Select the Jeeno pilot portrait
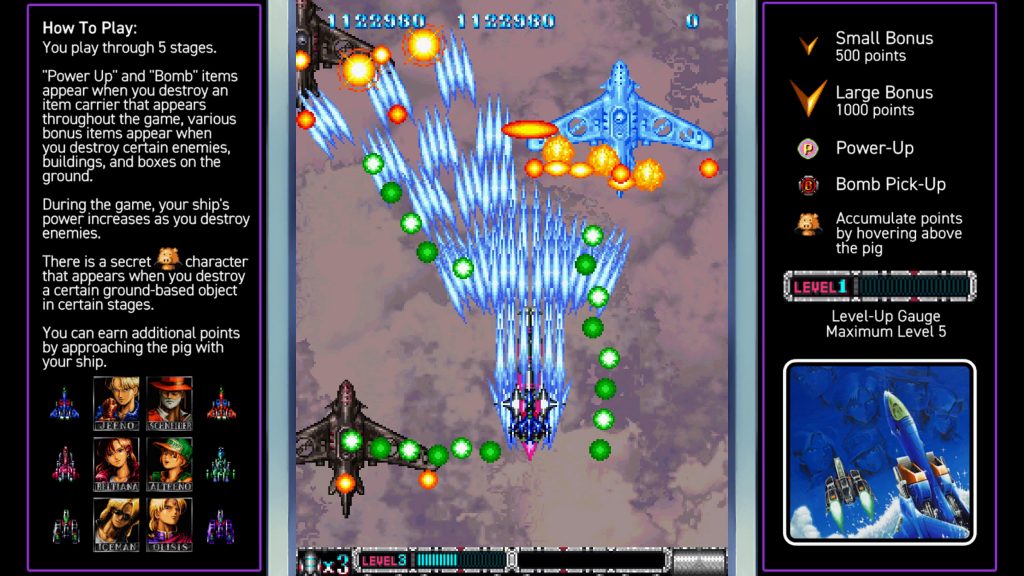The height and width of the screenshot is (576, 1024). click(117, 401)
